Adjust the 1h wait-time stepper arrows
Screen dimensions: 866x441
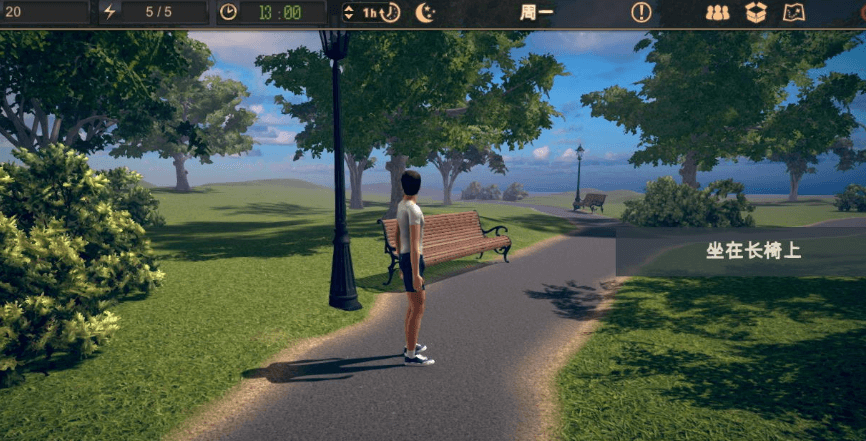(348, 13)
